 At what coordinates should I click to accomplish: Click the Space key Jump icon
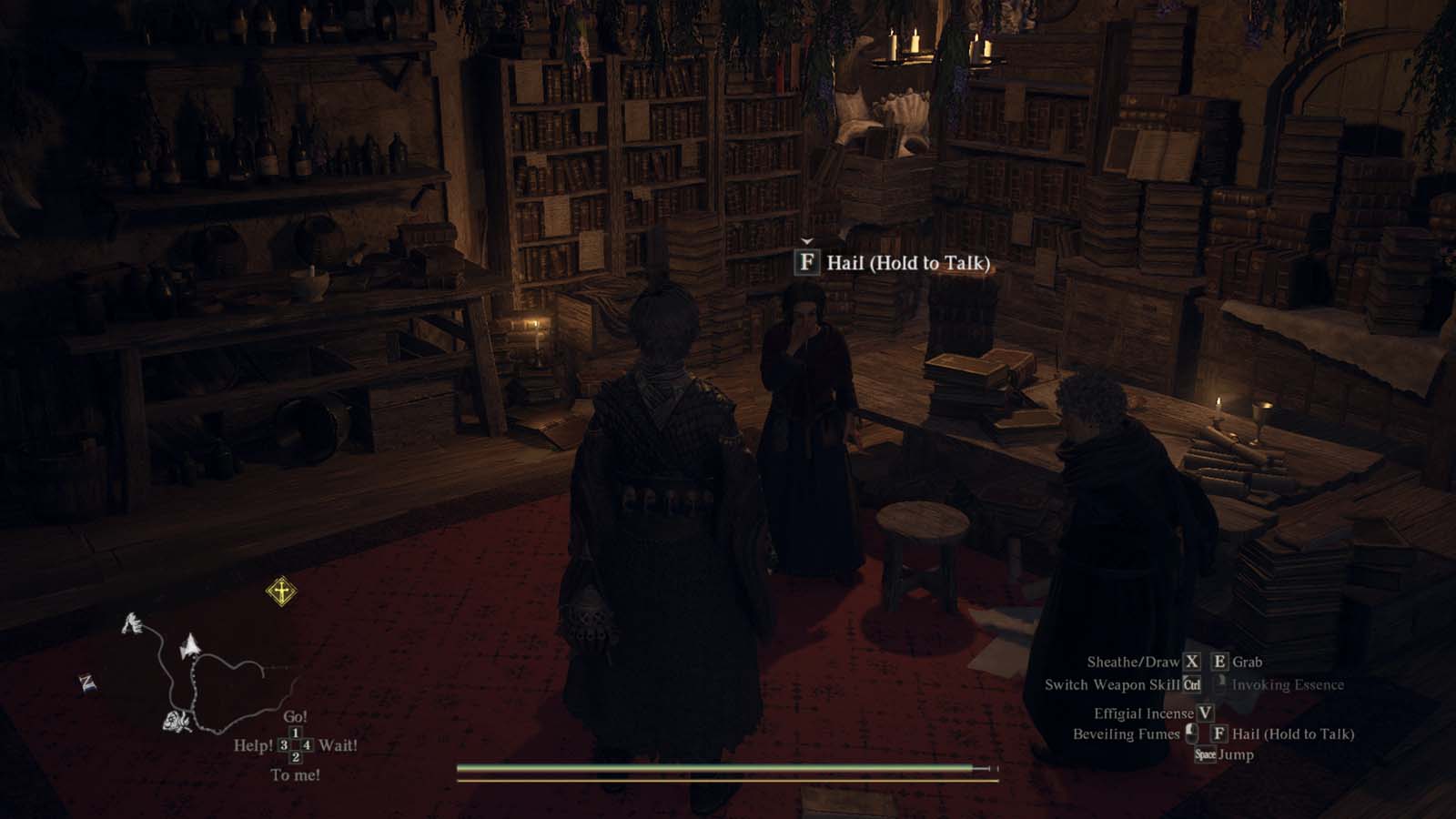[1207, 754]
